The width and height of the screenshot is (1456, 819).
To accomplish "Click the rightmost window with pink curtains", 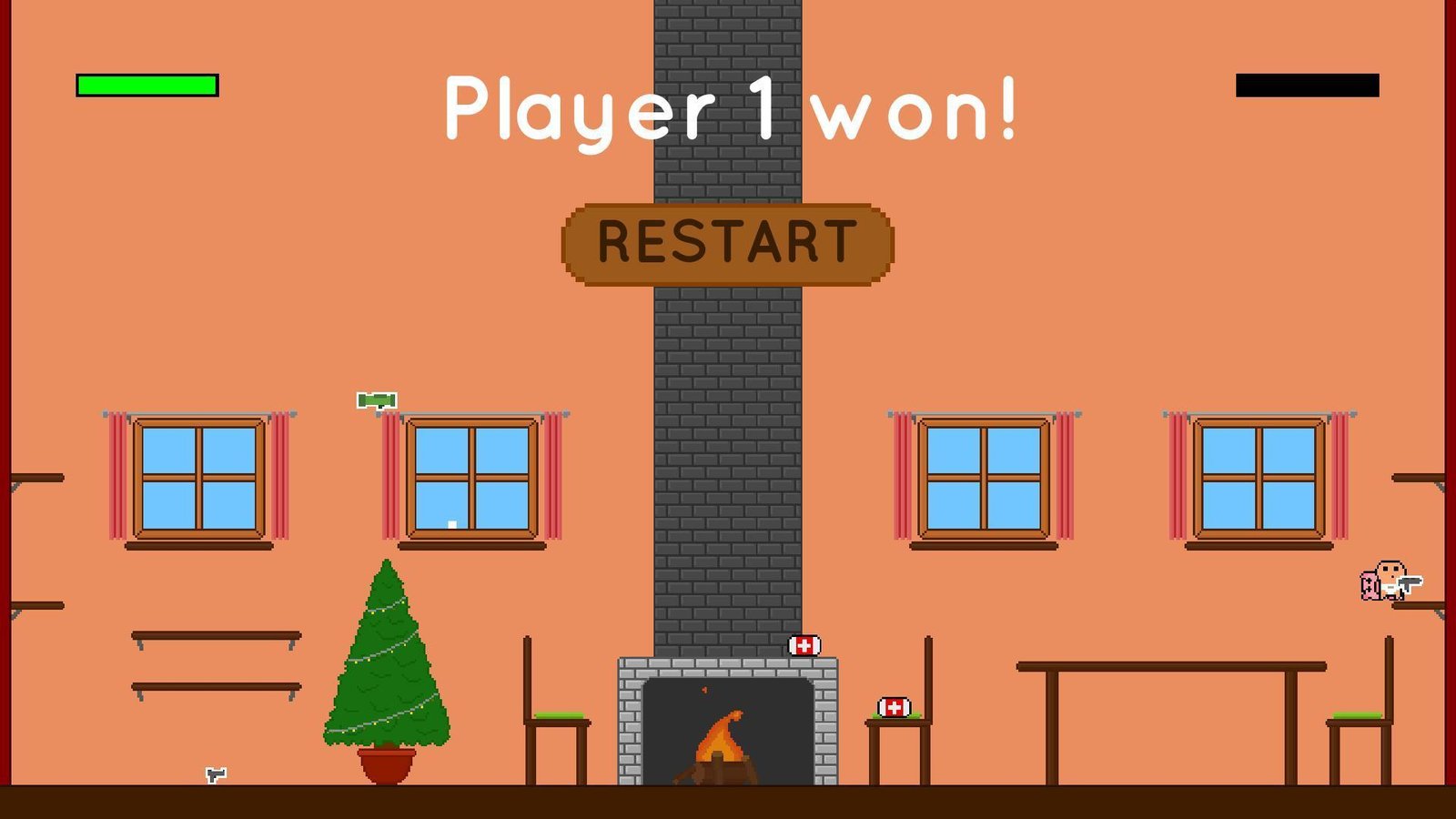I will [1260, 480].
